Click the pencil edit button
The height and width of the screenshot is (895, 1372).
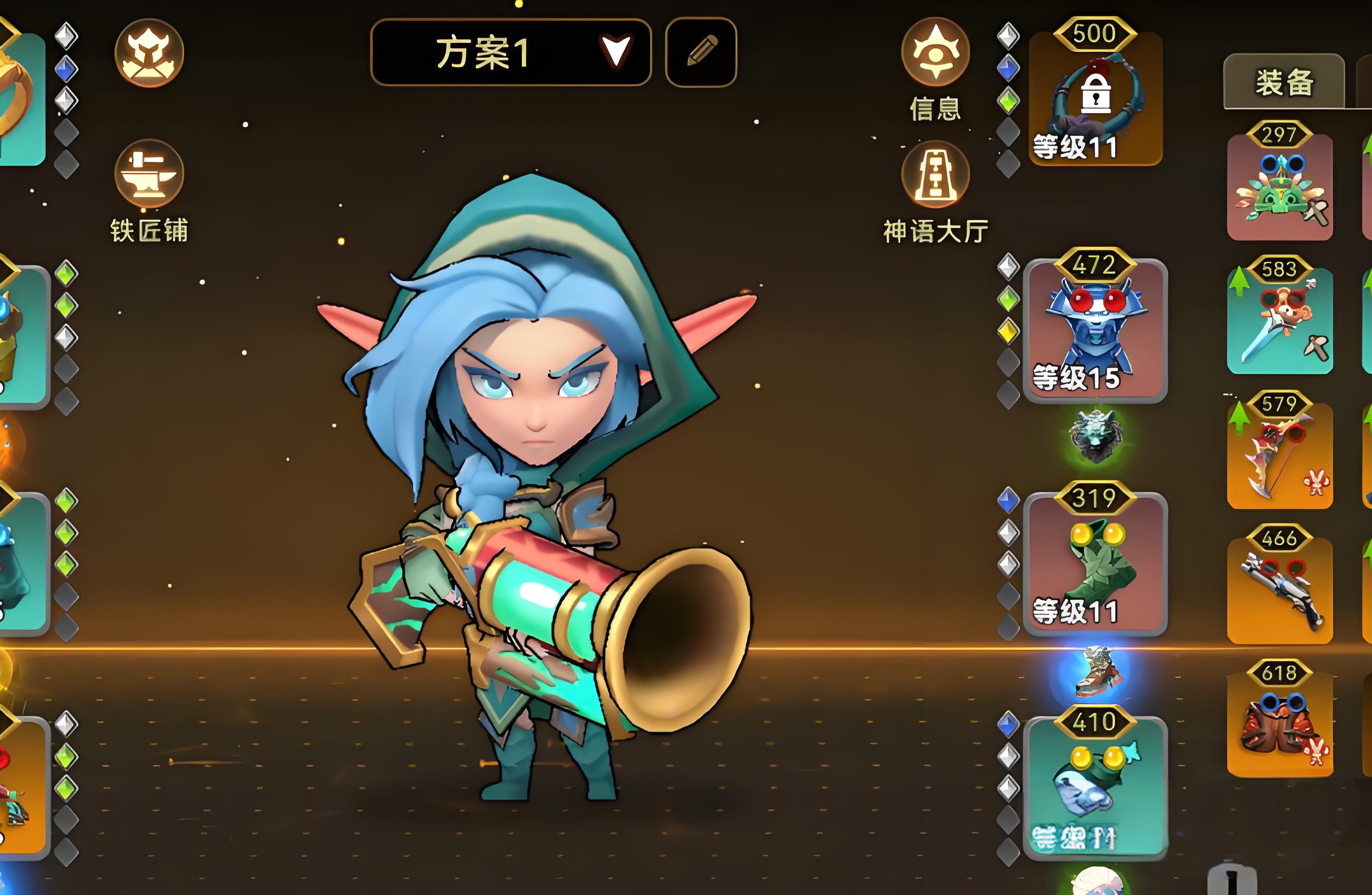[701, 52]
